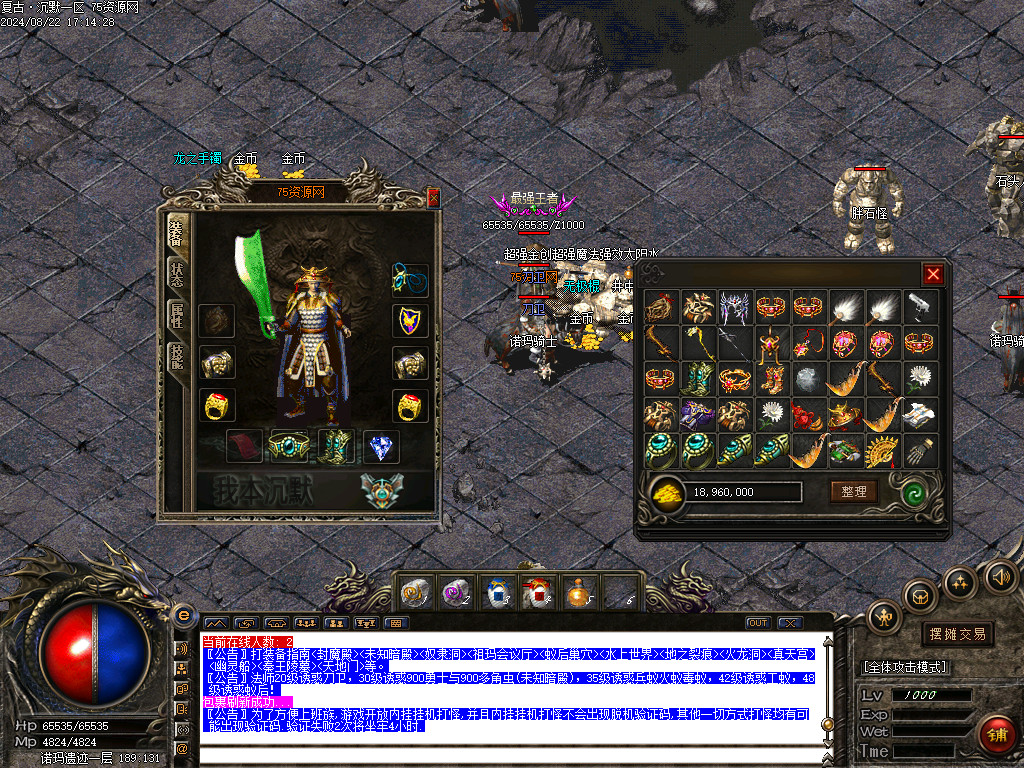Click the equipped blue diamond gem slot
Screen dimensions: 1024x768
click(379, 446)
